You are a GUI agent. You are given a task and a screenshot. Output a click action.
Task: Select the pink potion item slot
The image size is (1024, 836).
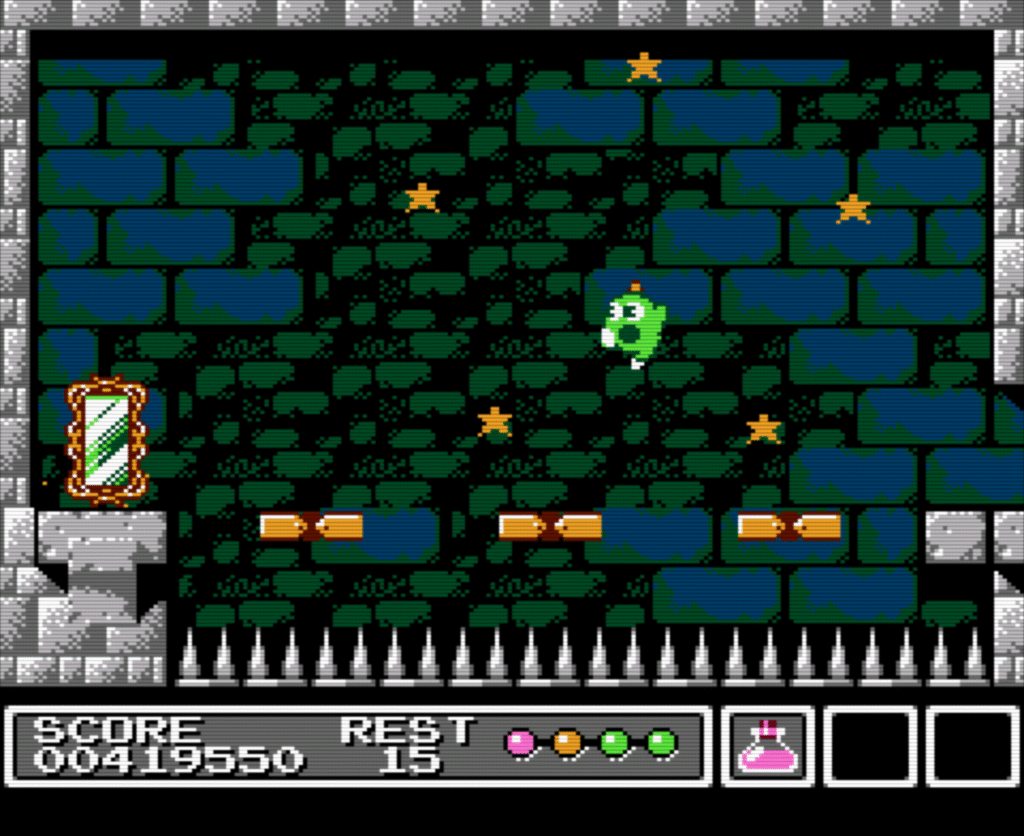point(767,746)
